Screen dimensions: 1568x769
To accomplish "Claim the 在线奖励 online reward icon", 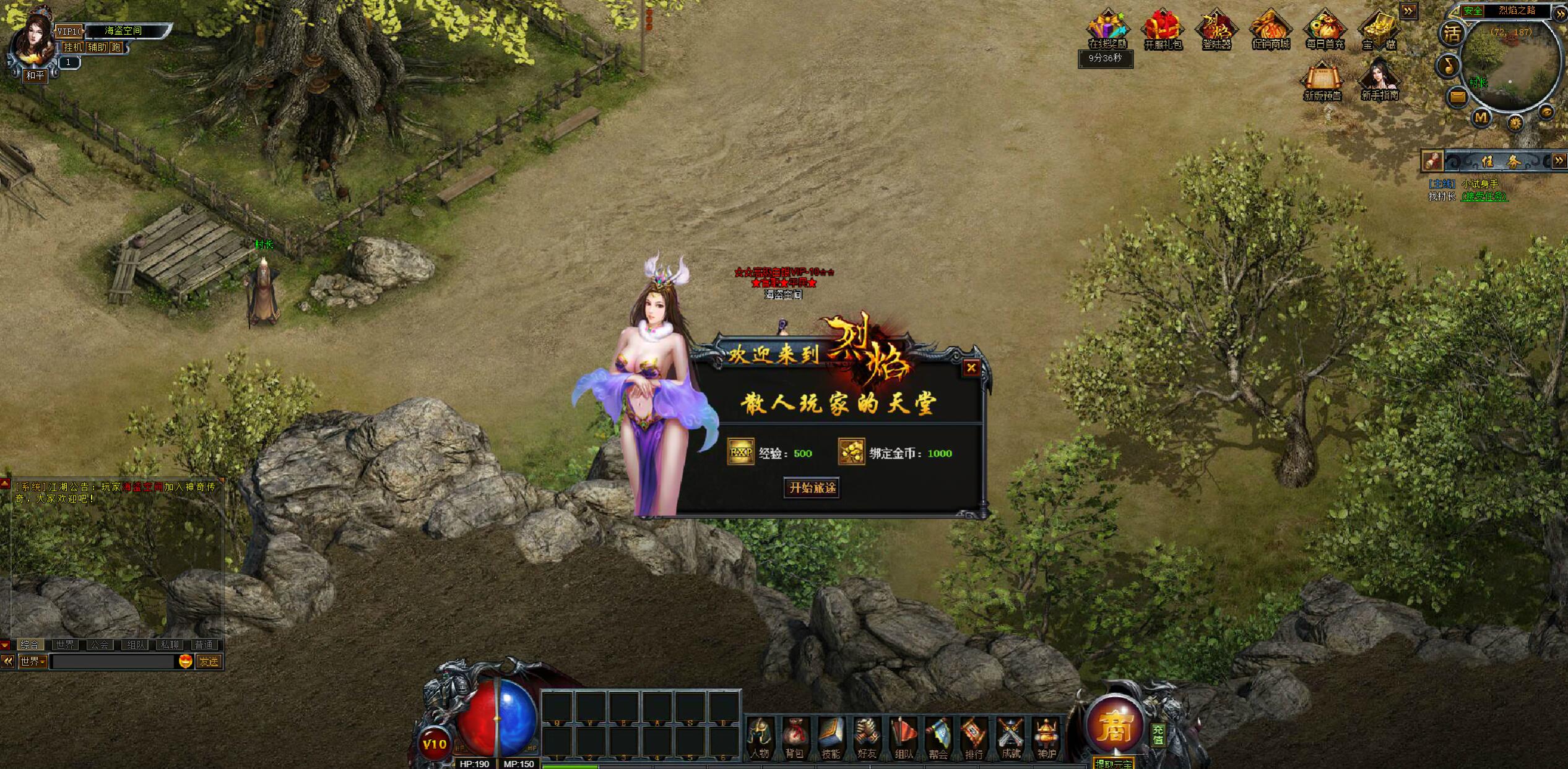I will [x=1107, y=30].
